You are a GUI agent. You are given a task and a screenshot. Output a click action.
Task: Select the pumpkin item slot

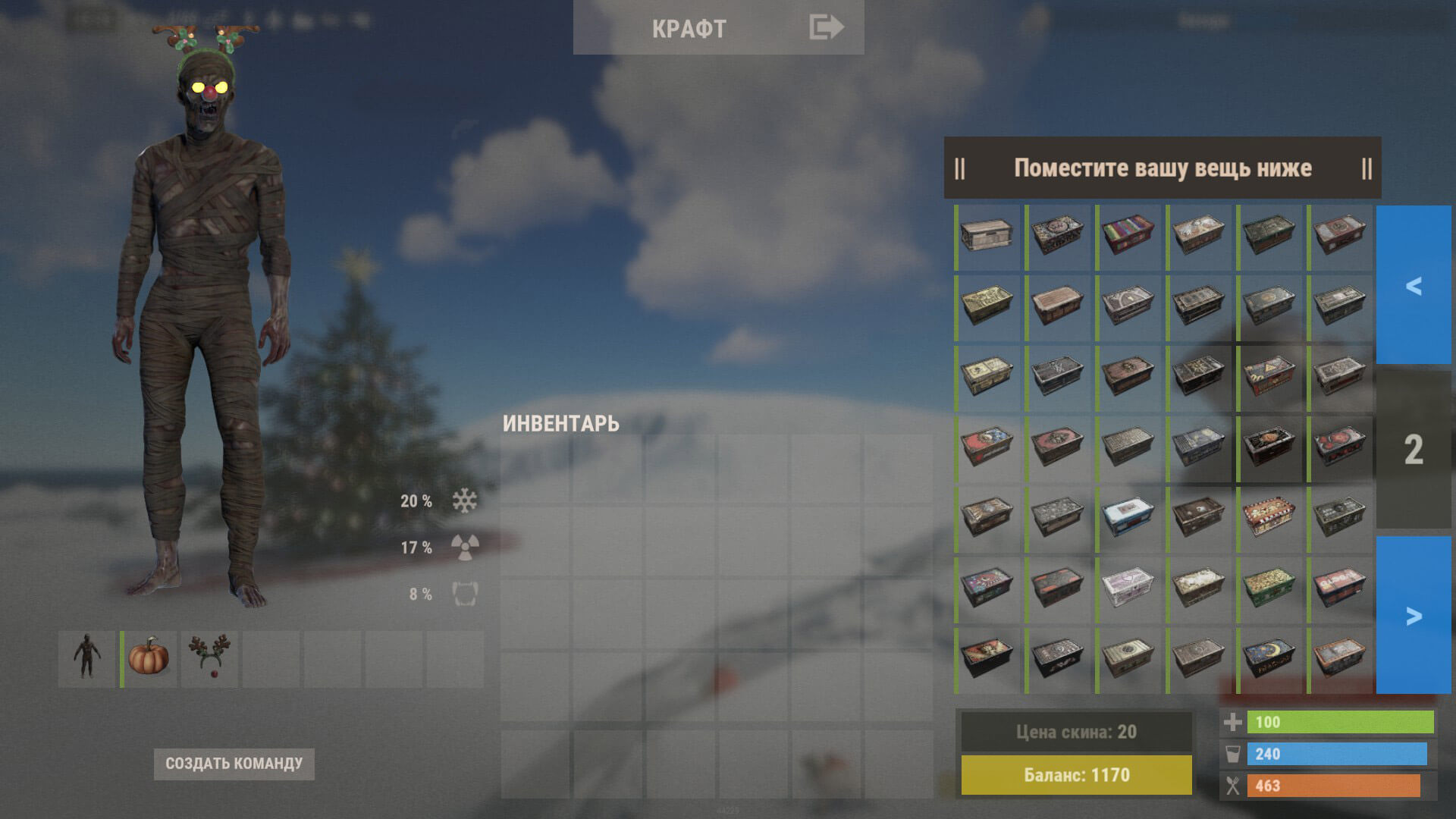[149, 658]
